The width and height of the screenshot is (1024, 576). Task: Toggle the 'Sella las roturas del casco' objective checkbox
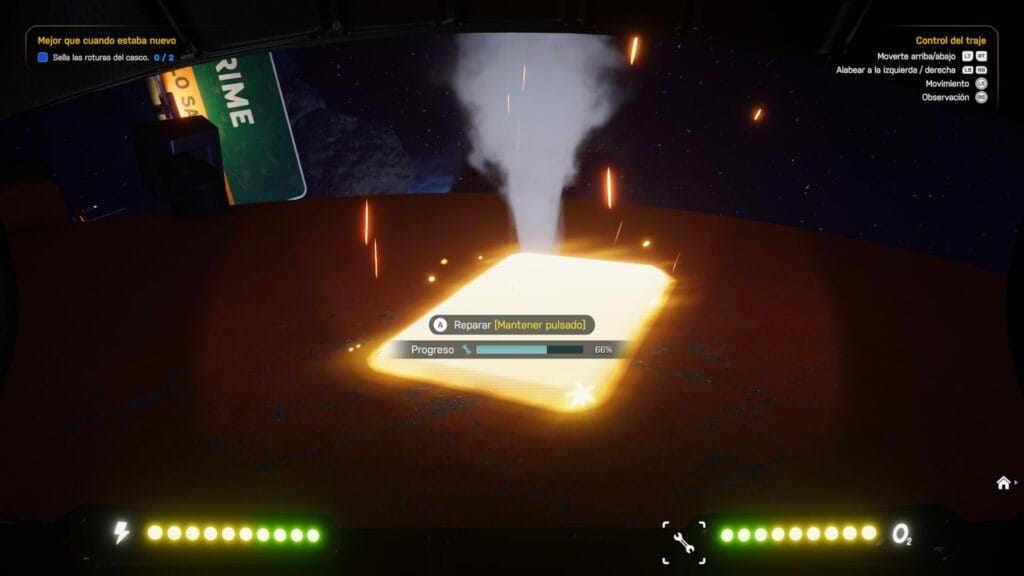click(43, 58)
